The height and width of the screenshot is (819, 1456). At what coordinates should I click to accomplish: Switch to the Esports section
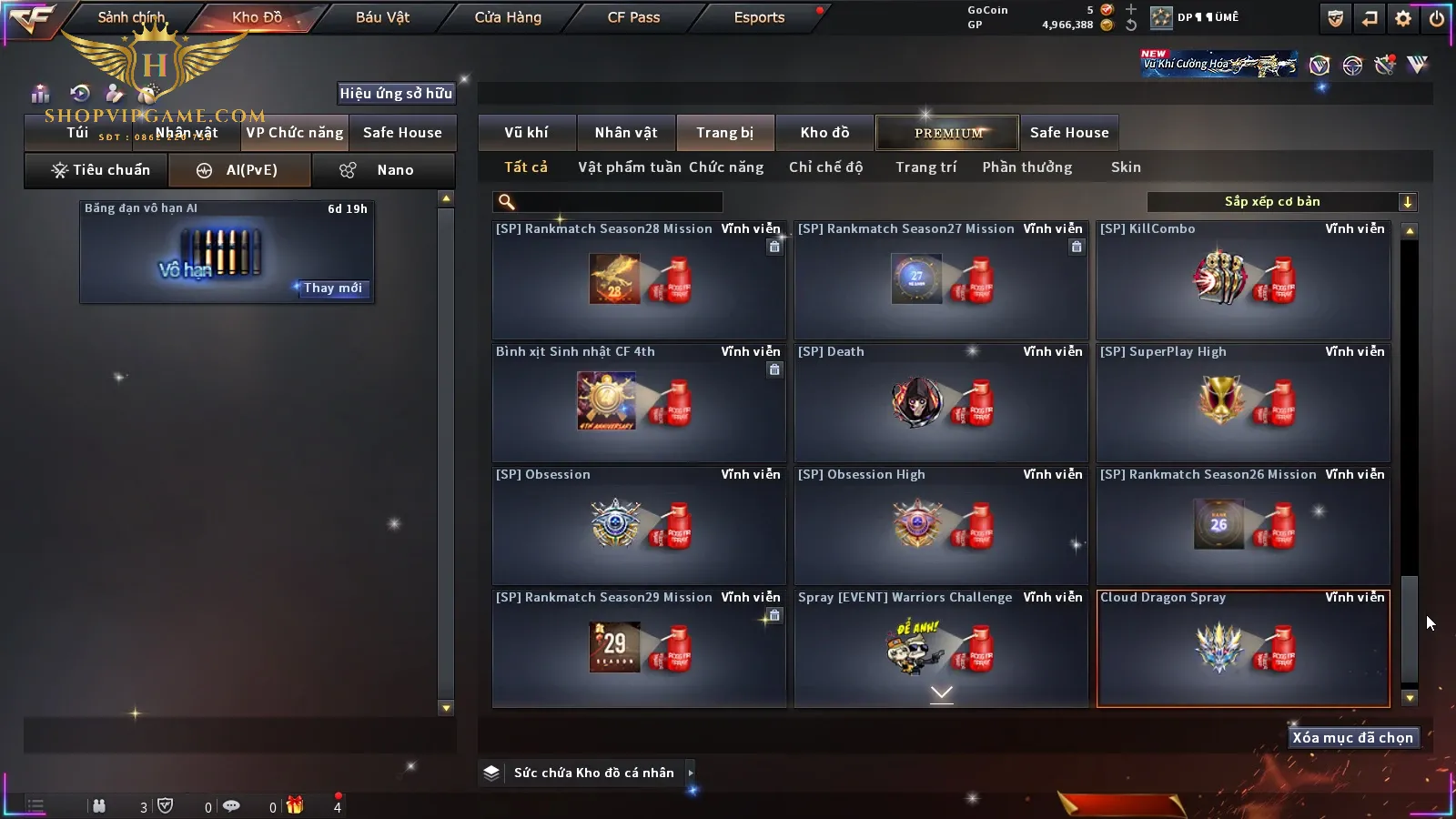(x=759, y=17)
